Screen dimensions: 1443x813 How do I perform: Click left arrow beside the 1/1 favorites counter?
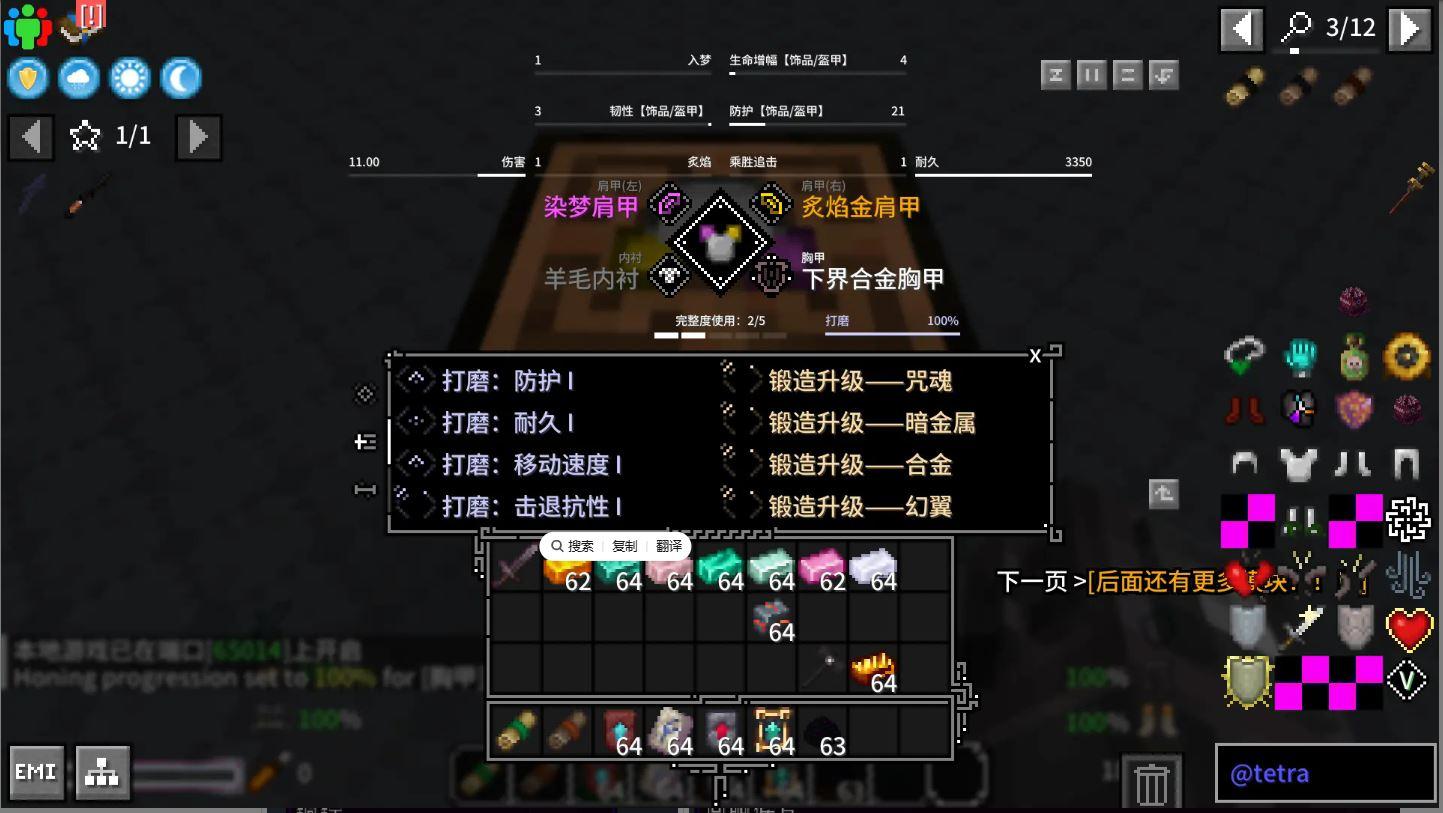click(x=30, y=136)
